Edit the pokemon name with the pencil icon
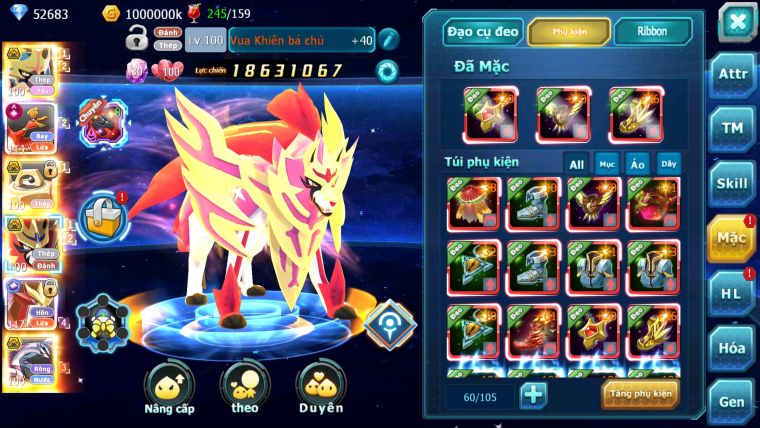760x428 pixels. pos(388,40)
